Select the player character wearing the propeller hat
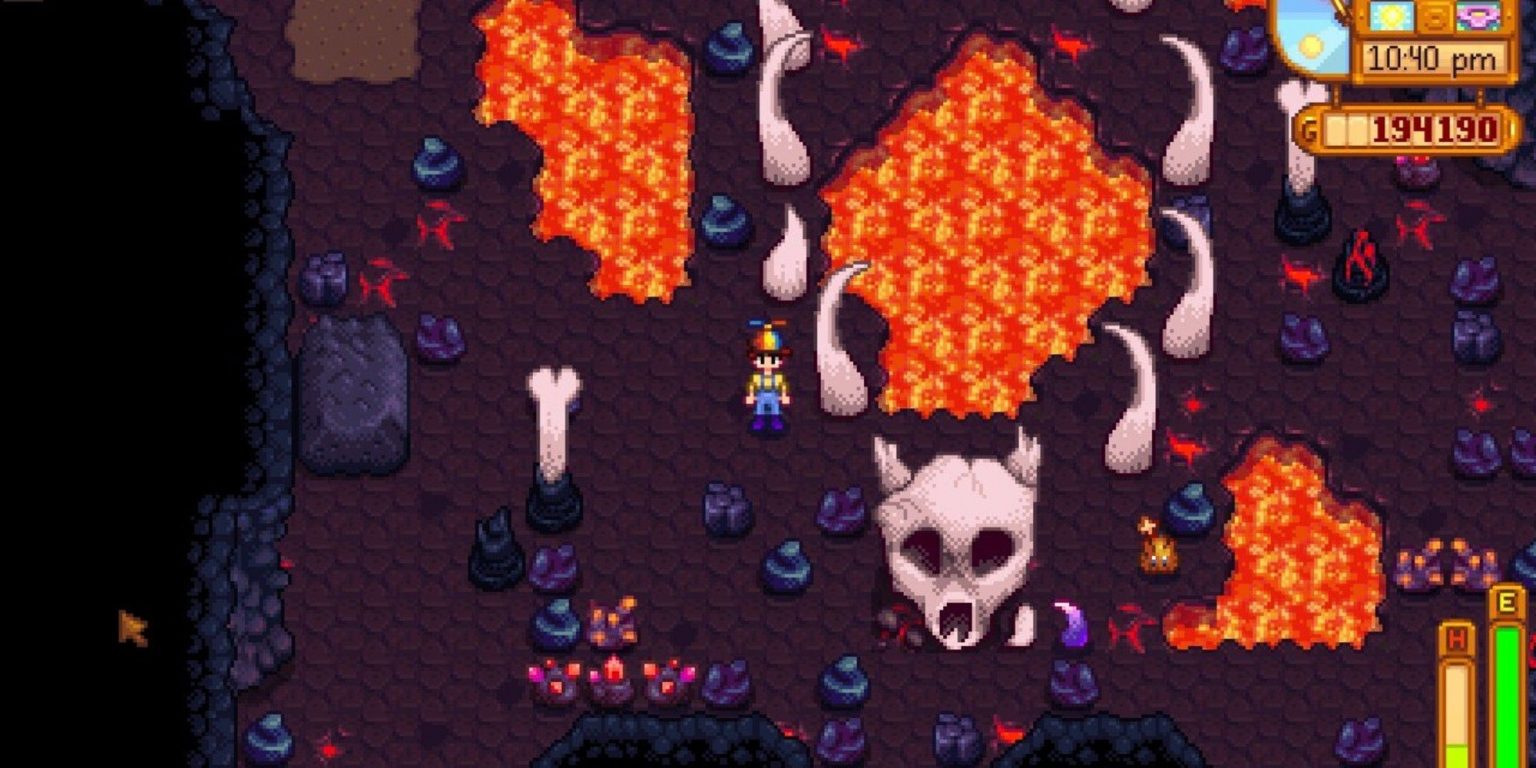Screen dimensions: 1536x768 767,380
